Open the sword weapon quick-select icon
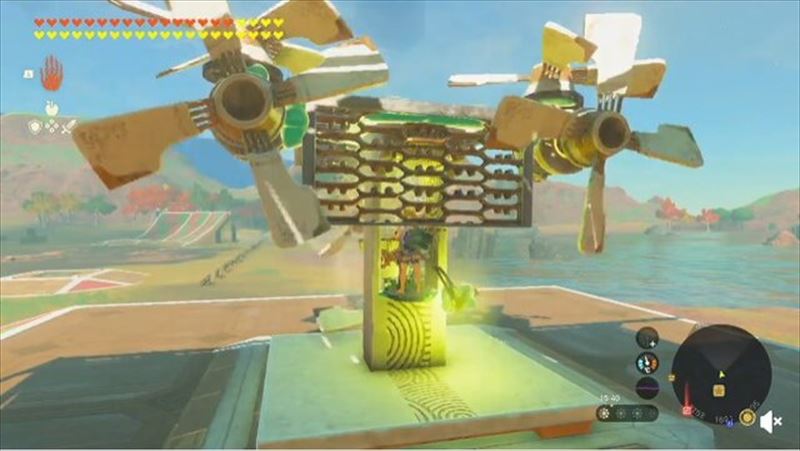 [68, 126]
